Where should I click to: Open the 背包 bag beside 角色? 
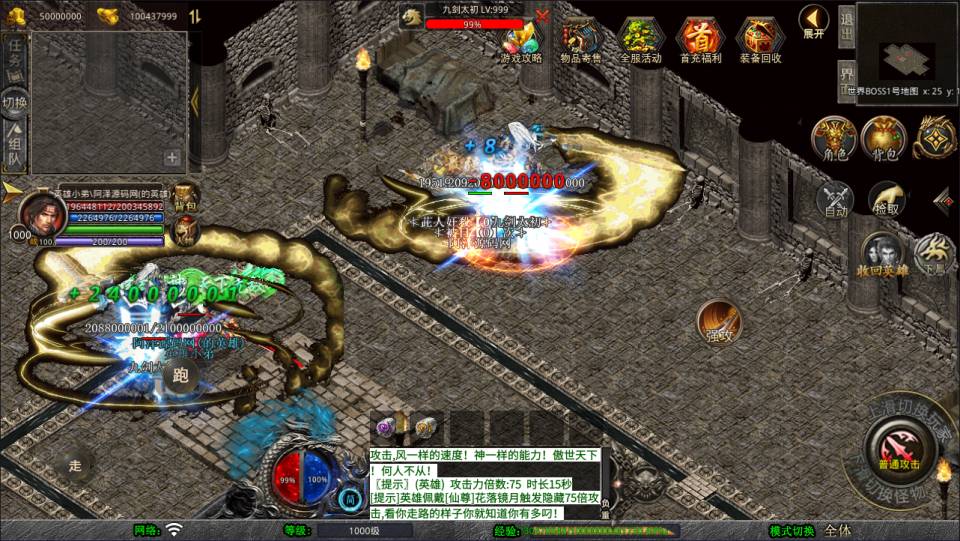click(883, 139)
